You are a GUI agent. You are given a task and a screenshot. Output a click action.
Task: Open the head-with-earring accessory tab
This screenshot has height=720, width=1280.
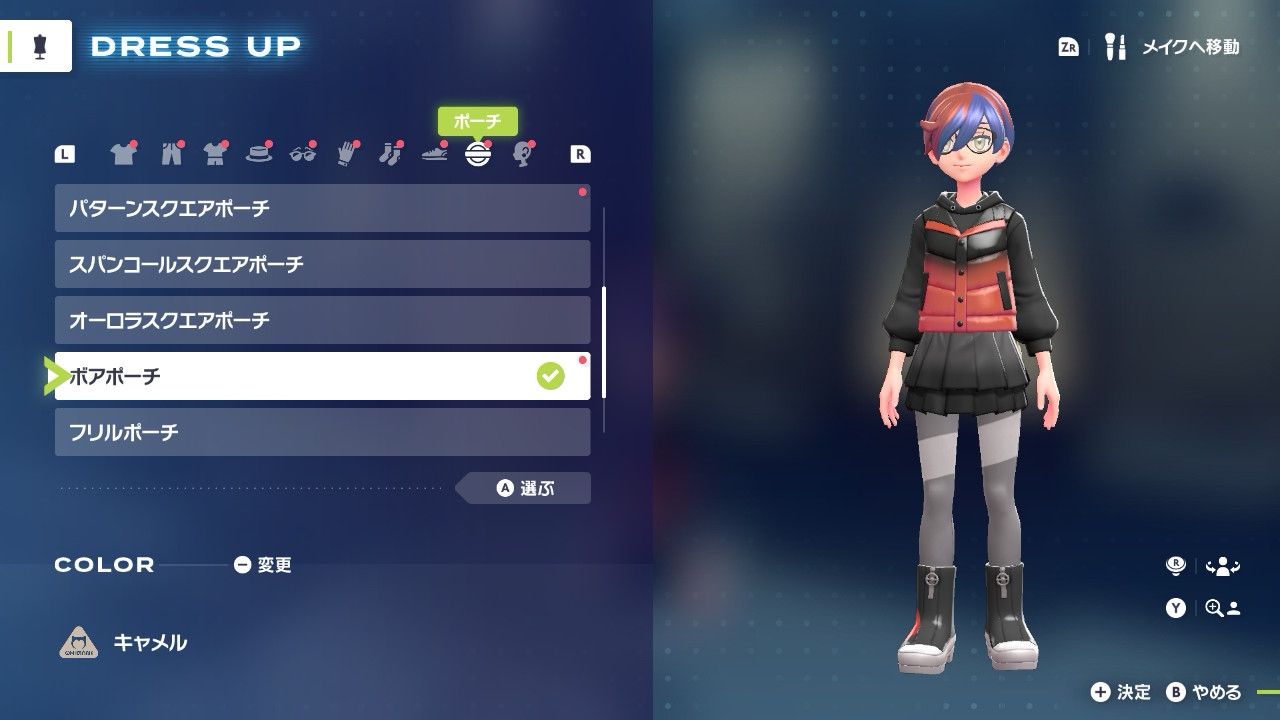(522, 154)
